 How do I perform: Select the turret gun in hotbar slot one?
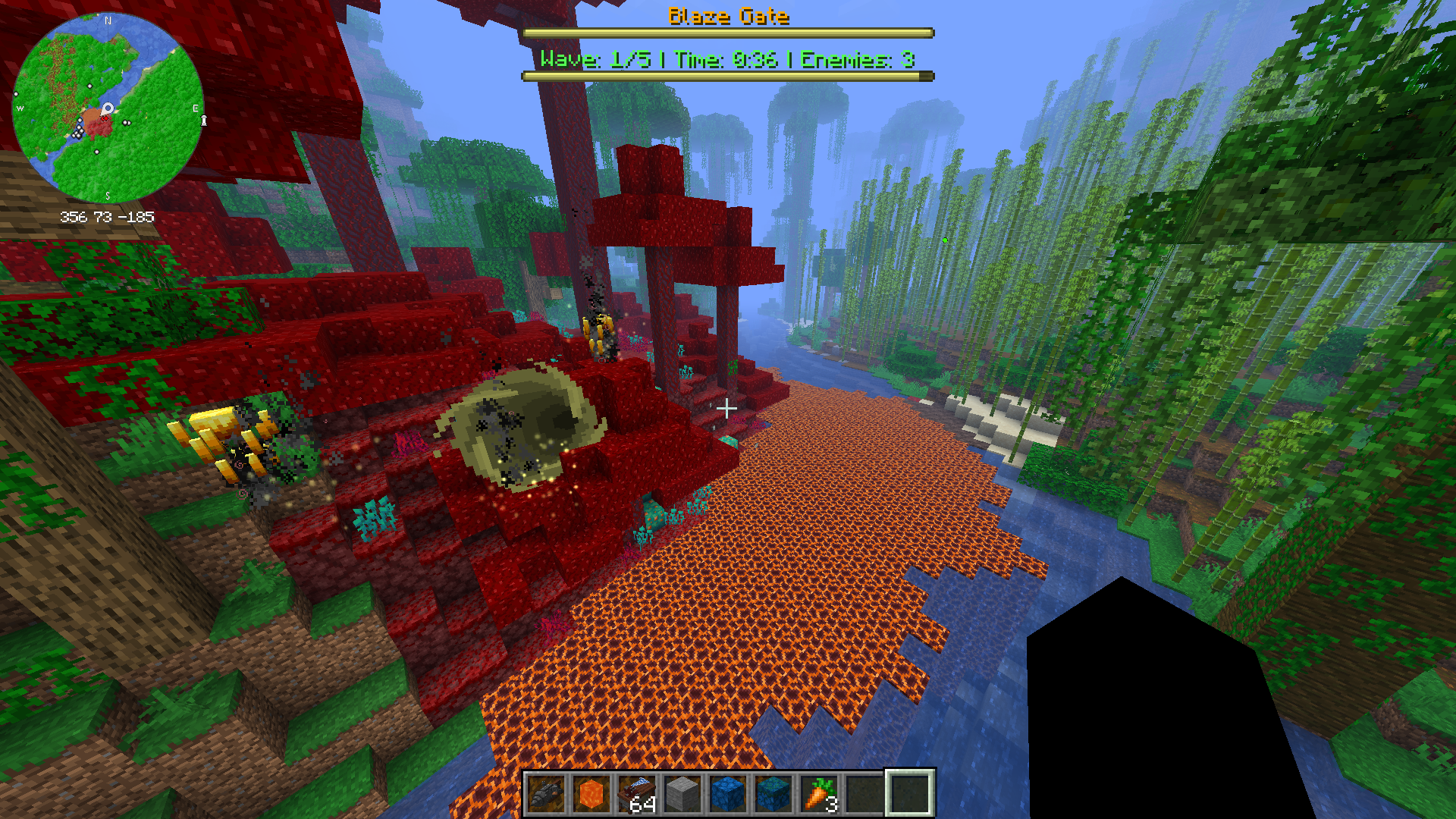tap(546, 792)
